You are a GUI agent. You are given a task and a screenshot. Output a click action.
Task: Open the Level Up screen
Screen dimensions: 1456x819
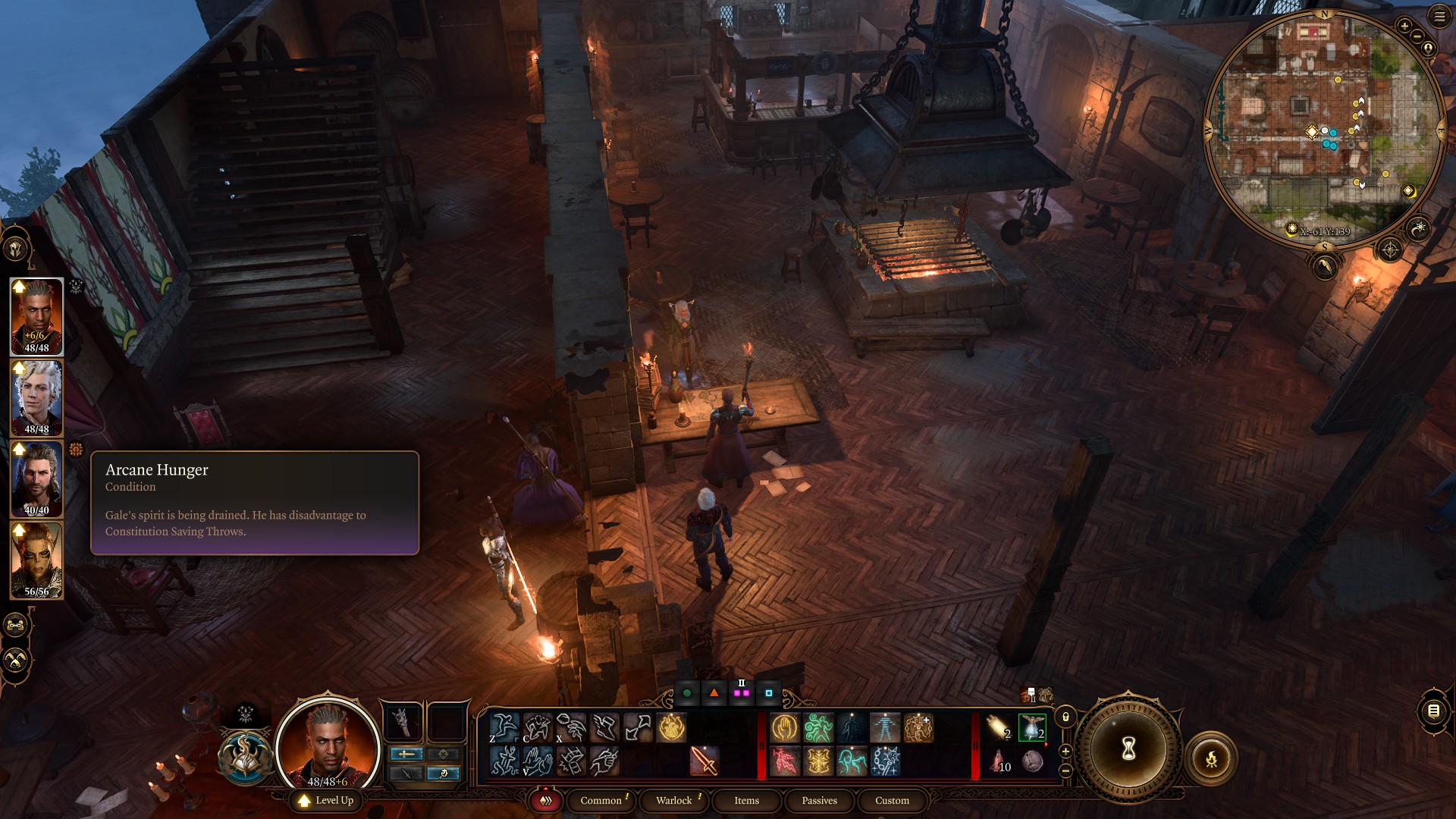[326, 801]
